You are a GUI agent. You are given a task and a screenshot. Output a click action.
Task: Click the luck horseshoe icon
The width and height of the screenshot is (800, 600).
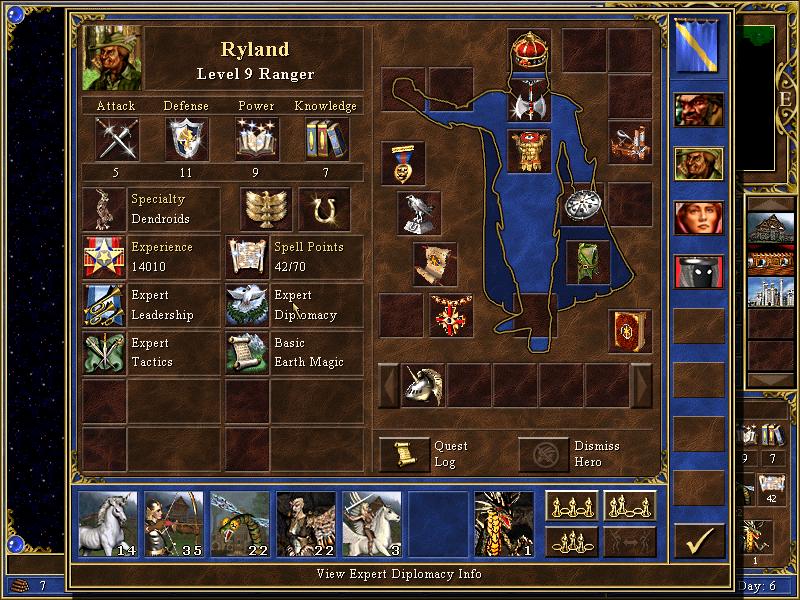pyautogui.click(x=323, y=209)
